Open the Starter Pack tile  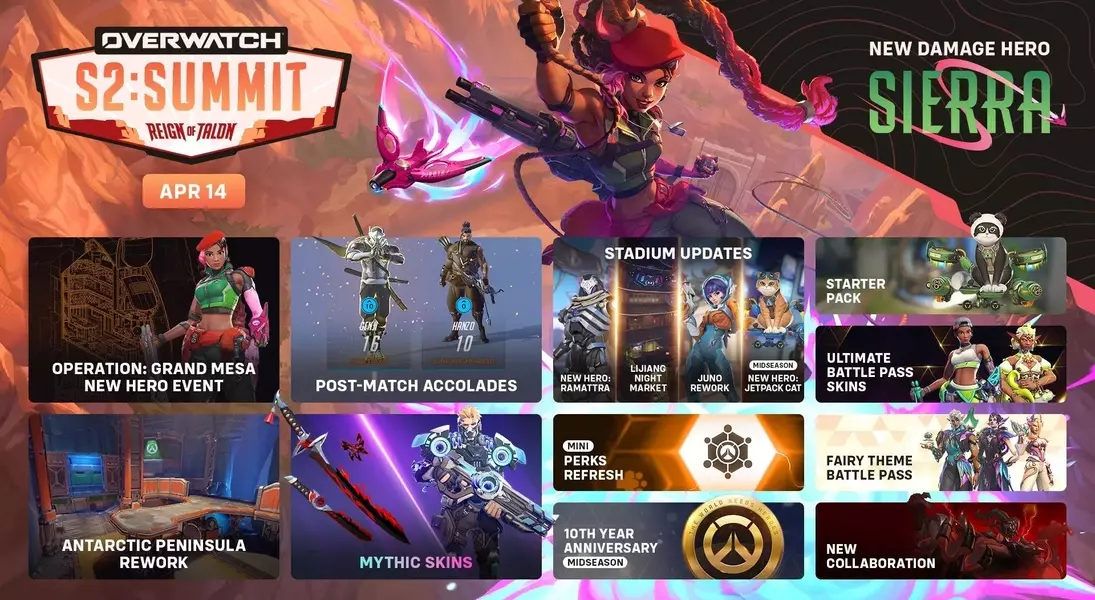pyautogui.click(x=940, y=276)
